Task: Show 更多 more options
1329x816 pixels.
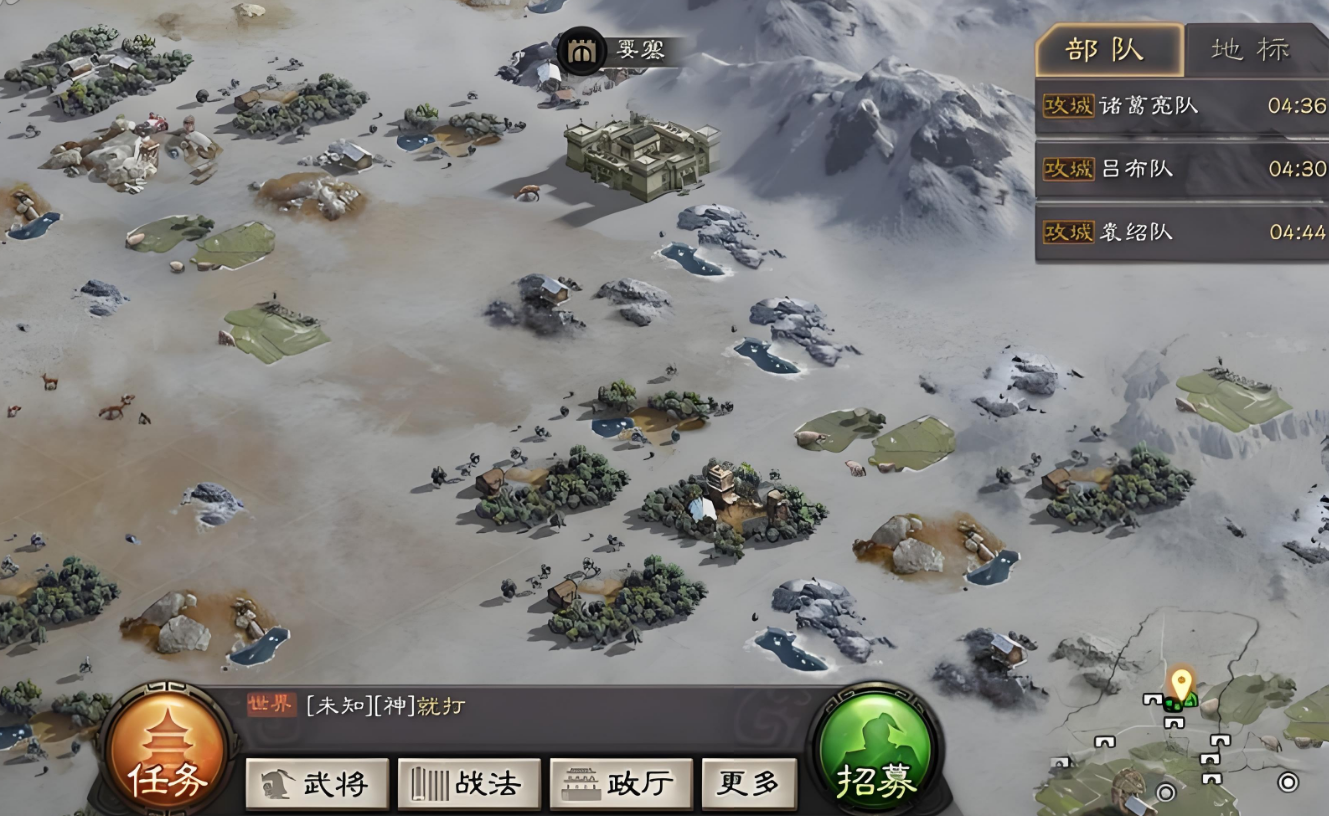Action: tap(749, 784)
